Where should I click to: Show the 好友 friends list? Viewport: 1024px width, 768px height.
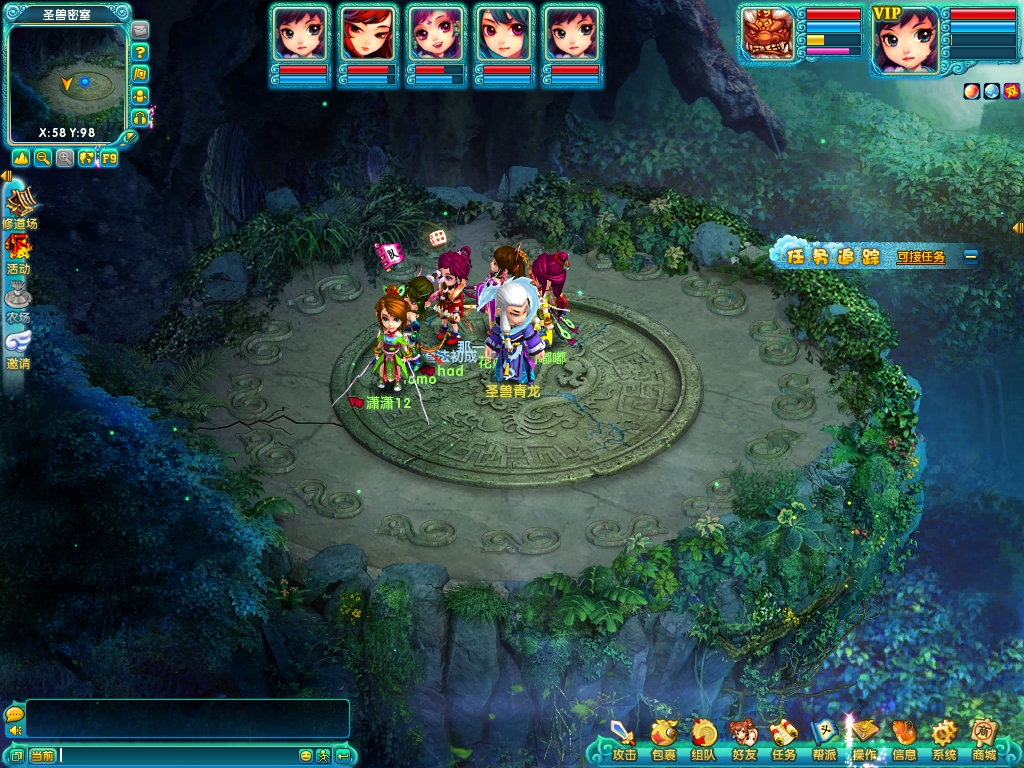[743, 738]
